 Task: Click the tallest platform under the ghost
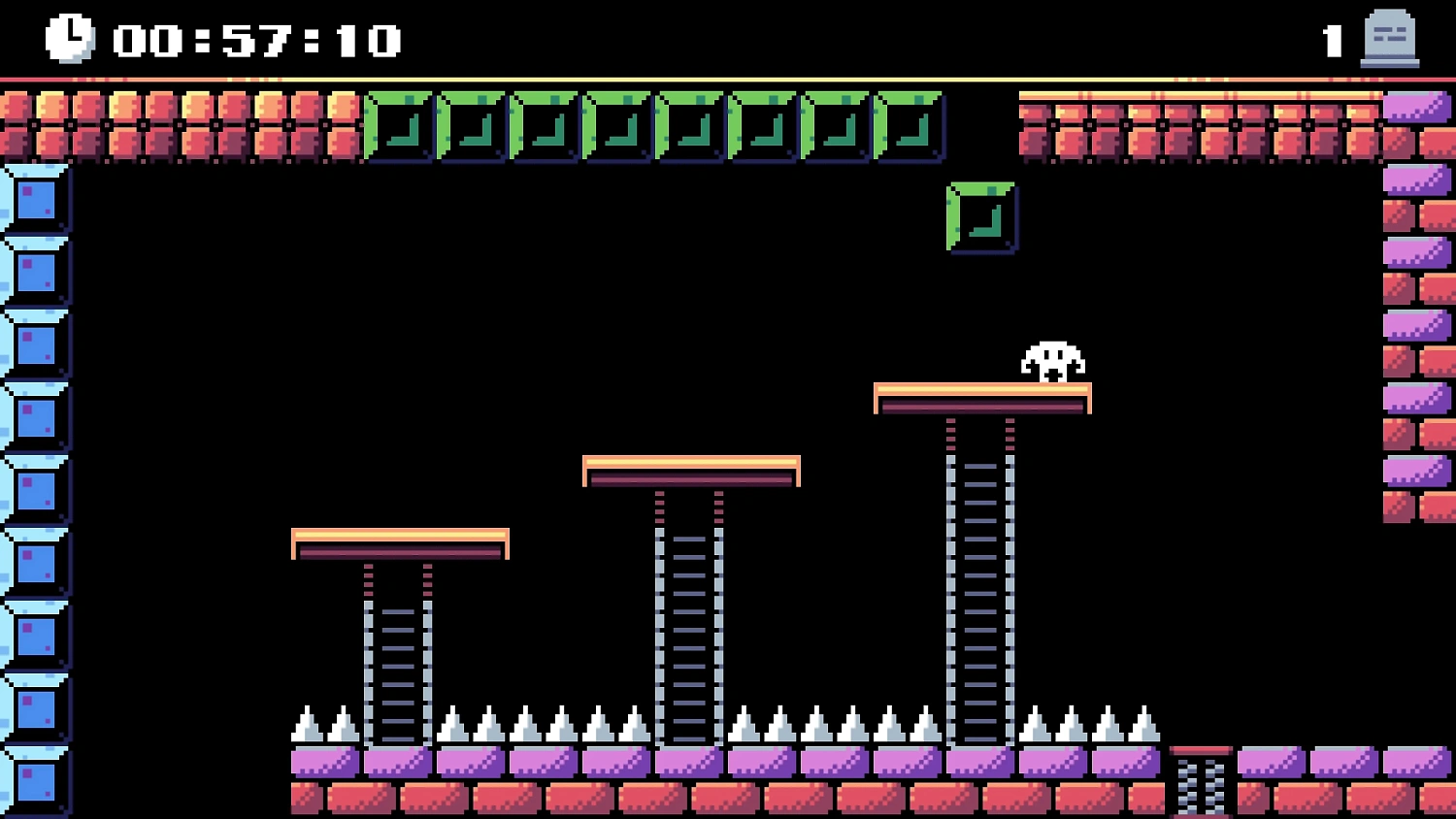tap(982, 396)
